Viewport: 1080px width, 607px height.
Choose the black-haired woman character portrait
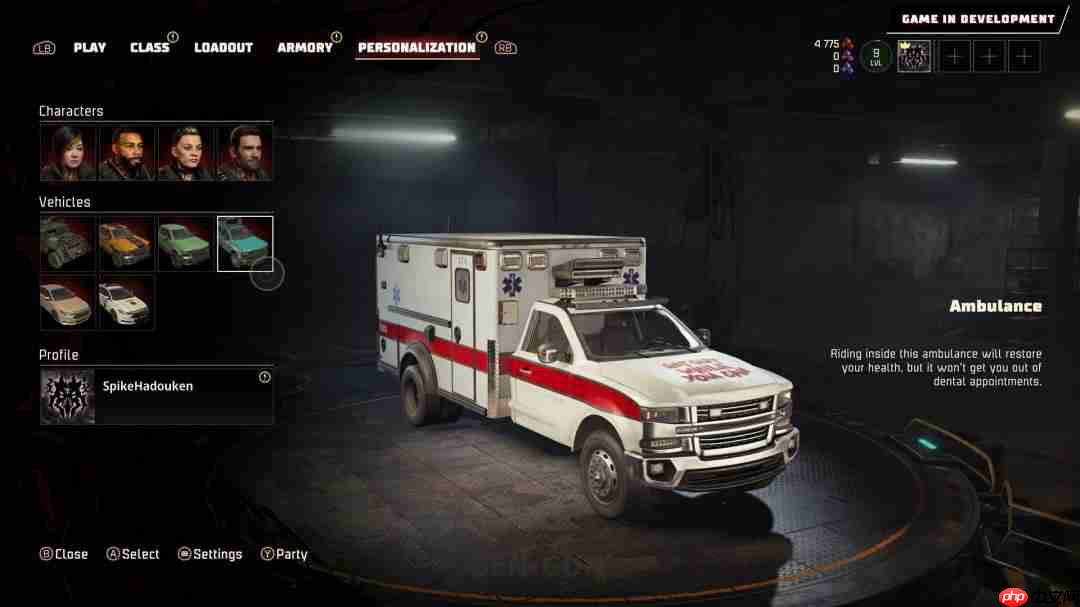[x=68, y=153]
